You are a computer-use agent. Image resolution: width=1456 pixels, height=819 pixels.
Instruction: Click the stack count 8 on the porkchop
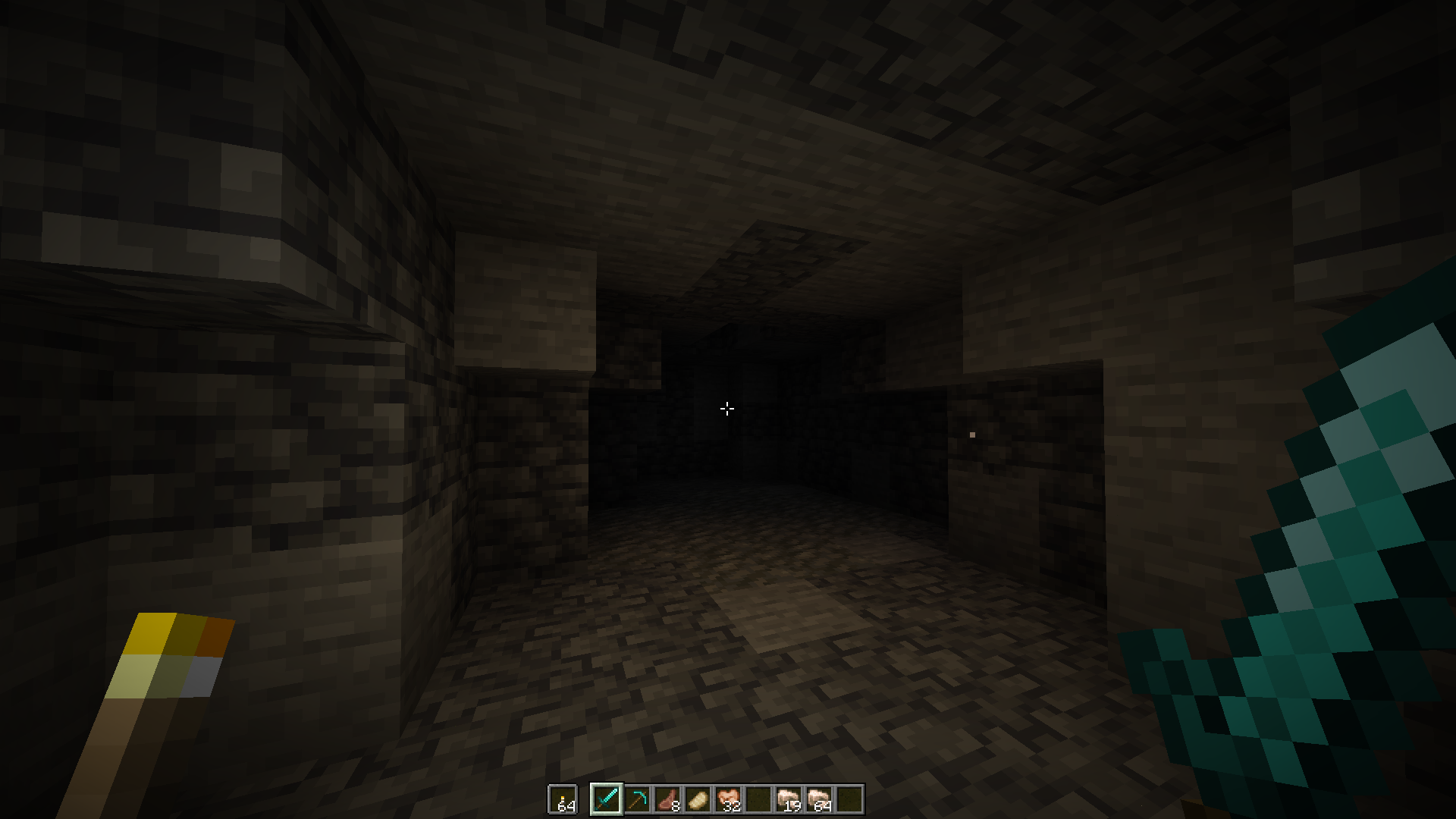click(x=674, y=806)
